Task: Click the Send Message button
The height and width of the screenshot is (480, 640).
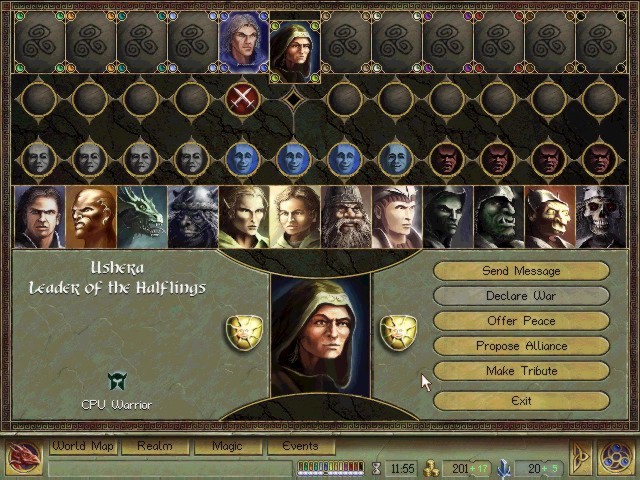Action: [x=521, y=271]
